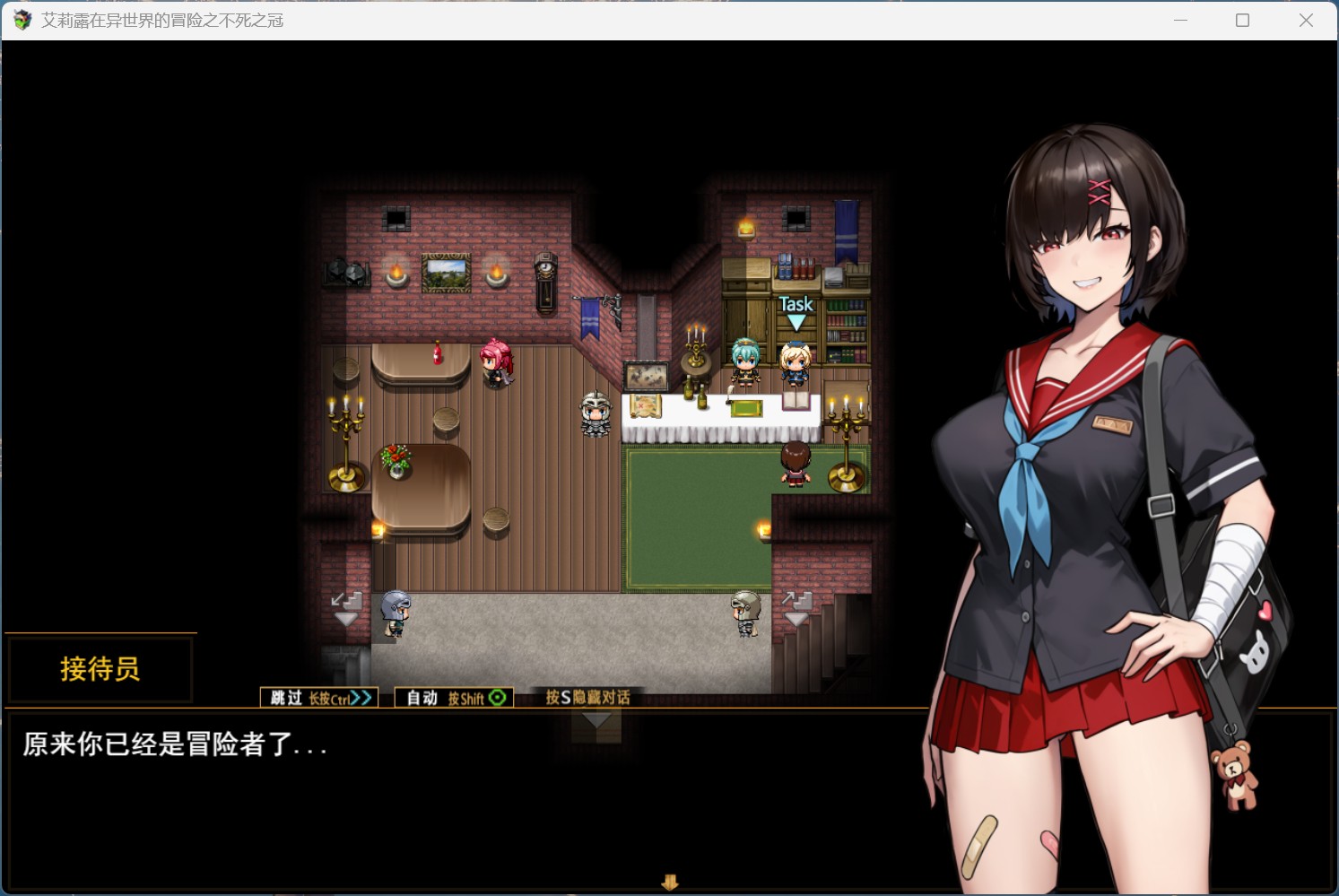Click the 接待员 name plate
1339x896 pixels.
100,669
